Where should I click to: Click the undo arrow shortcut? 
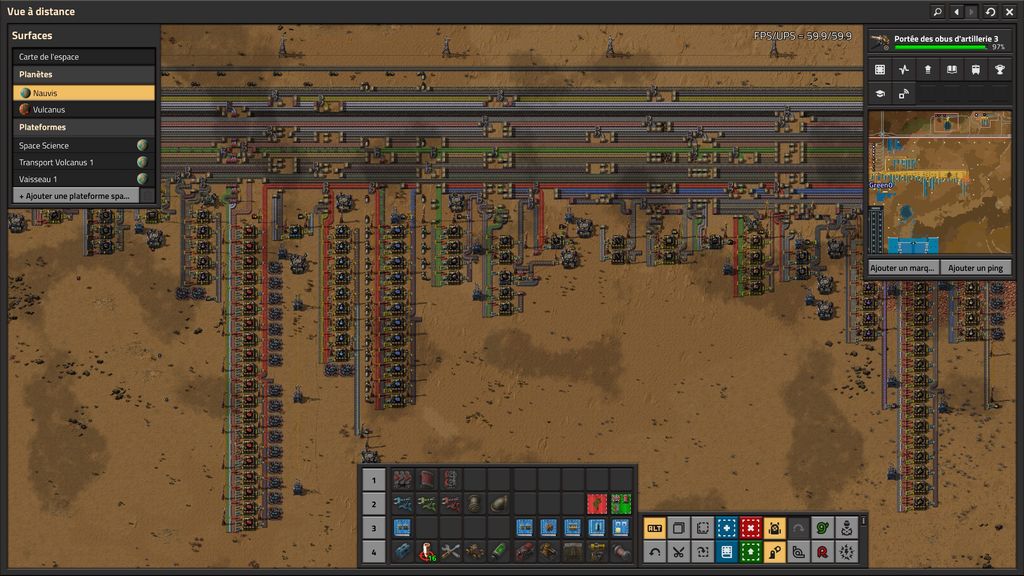654,551
